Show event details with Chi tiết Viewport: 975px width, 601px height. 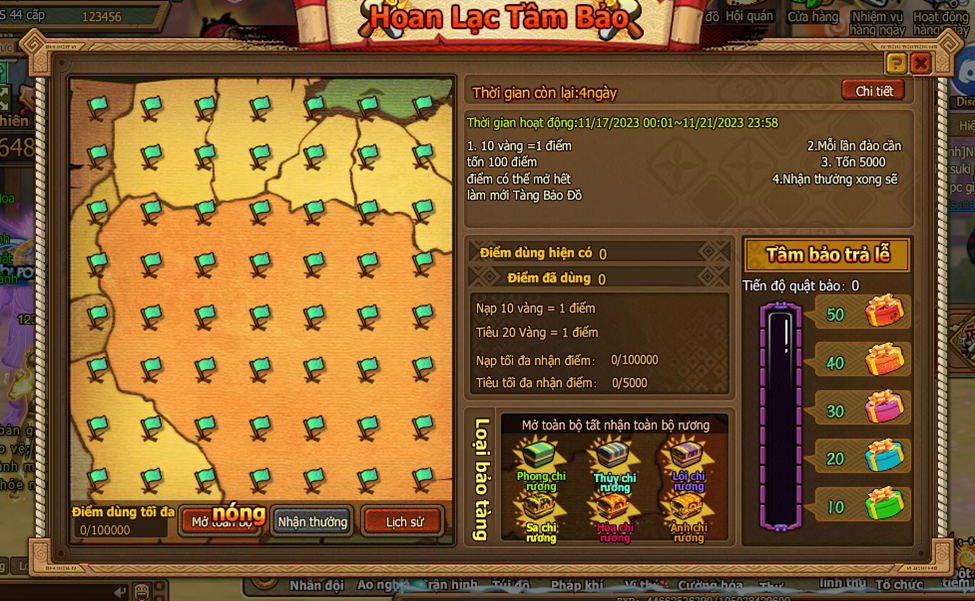(x=873, y=91)
